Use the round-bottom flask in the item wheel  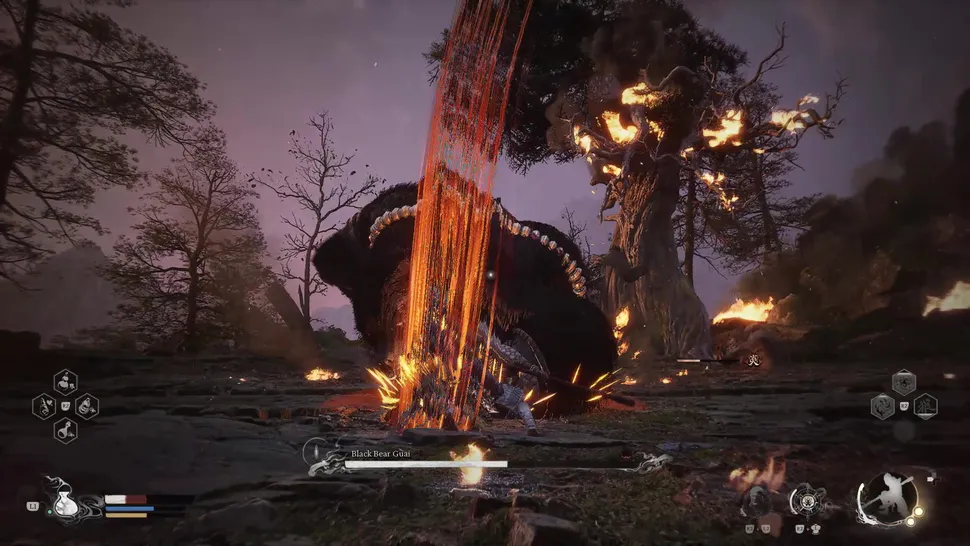(66, 431)
